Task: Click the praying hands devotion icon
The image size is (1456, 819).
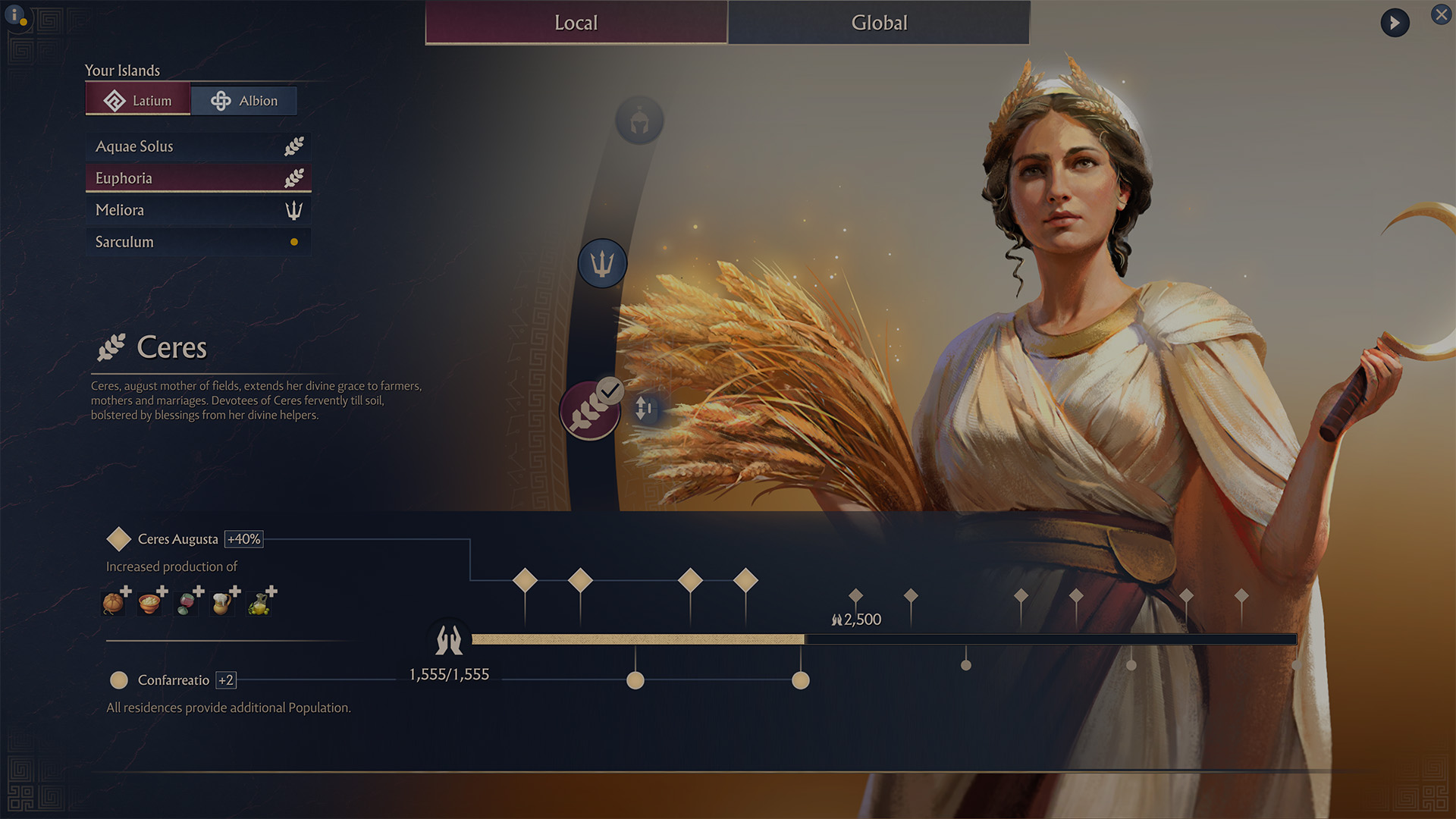Action: pyautogui.click(x=449, y=640)
